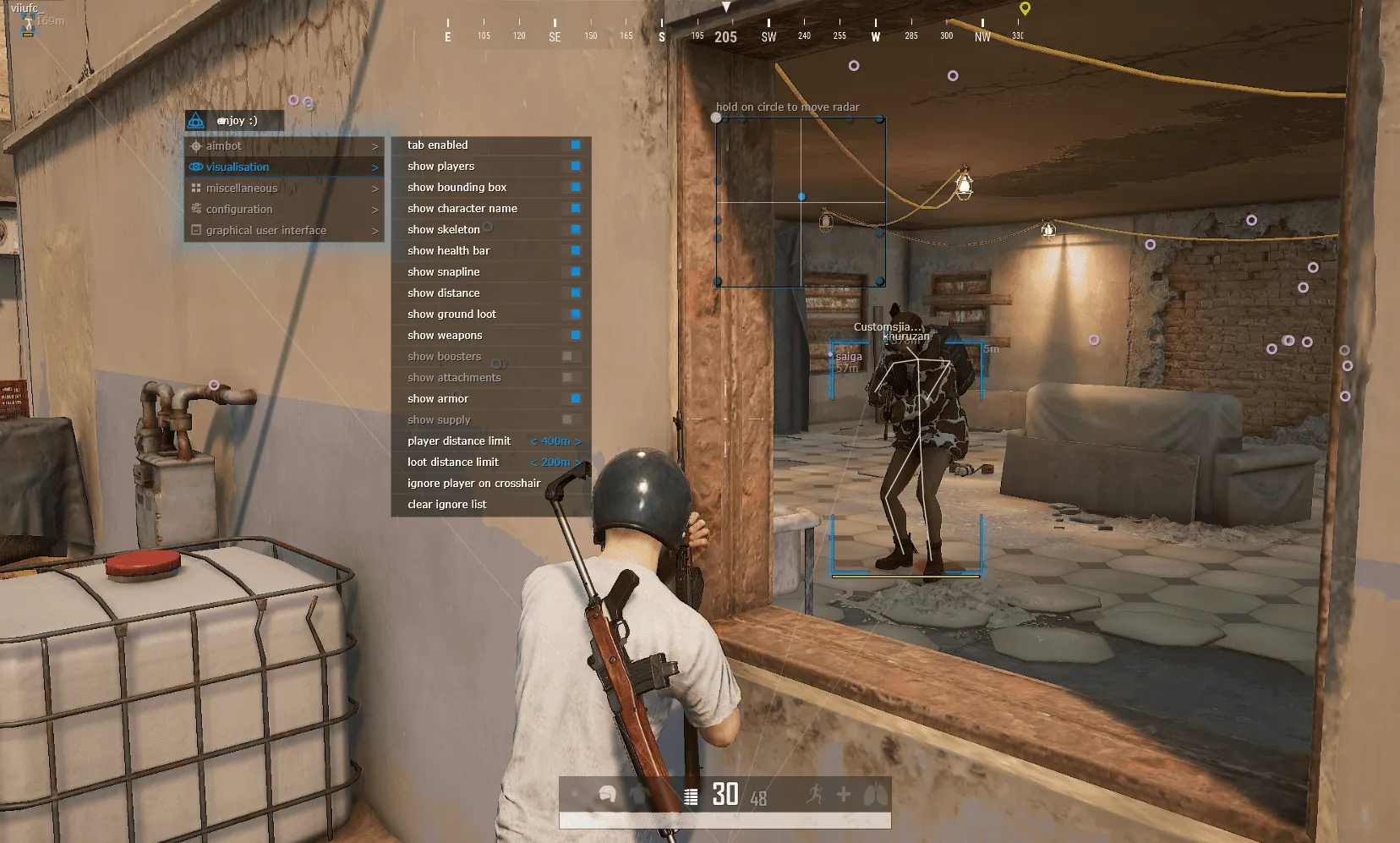Click the running figure icon in the HUD
This screenshot has width=1400, height=843.
click(x=814, y=795)
